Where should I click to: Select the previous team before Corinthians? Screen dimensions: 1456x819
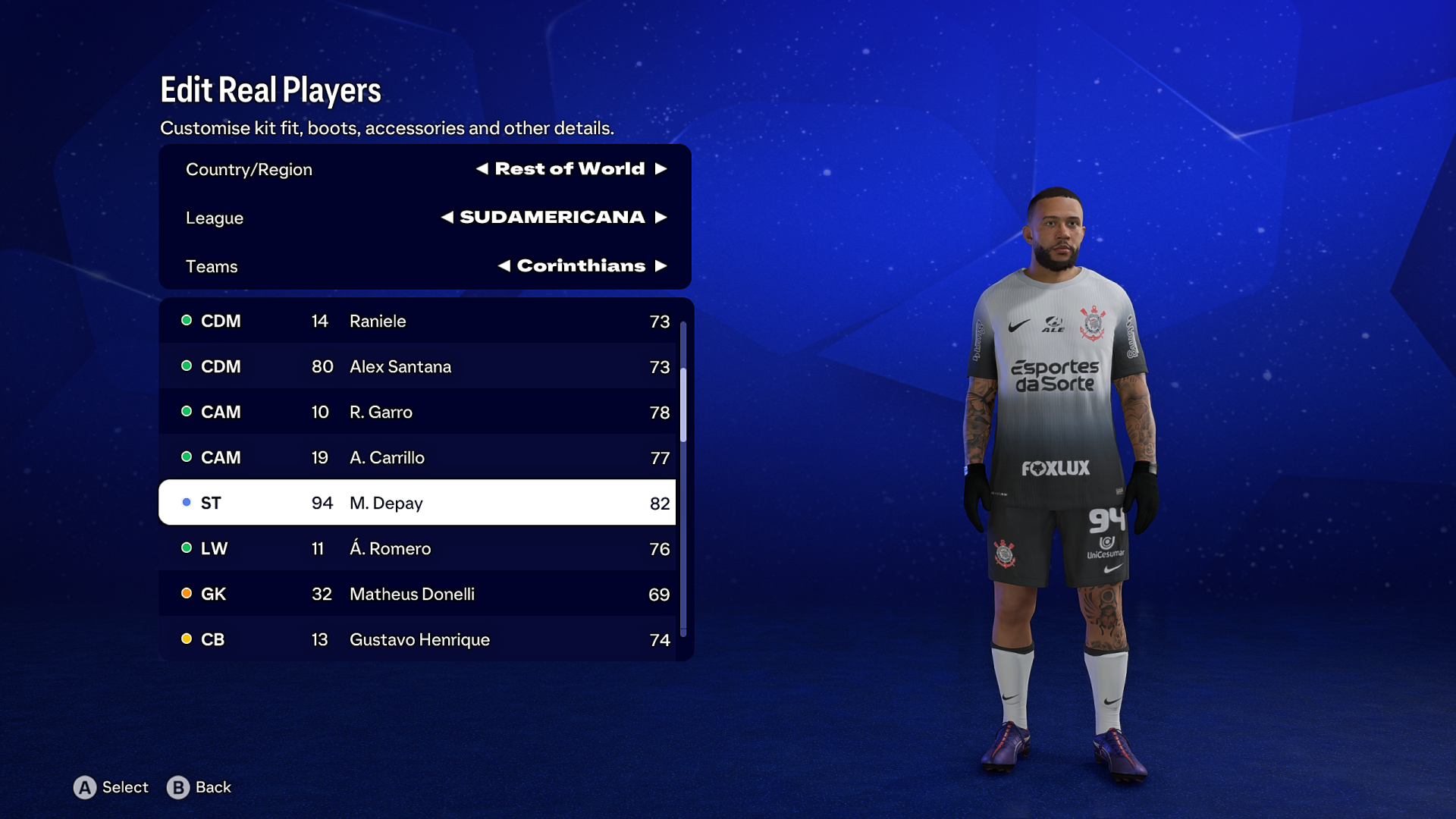(504, 266)
